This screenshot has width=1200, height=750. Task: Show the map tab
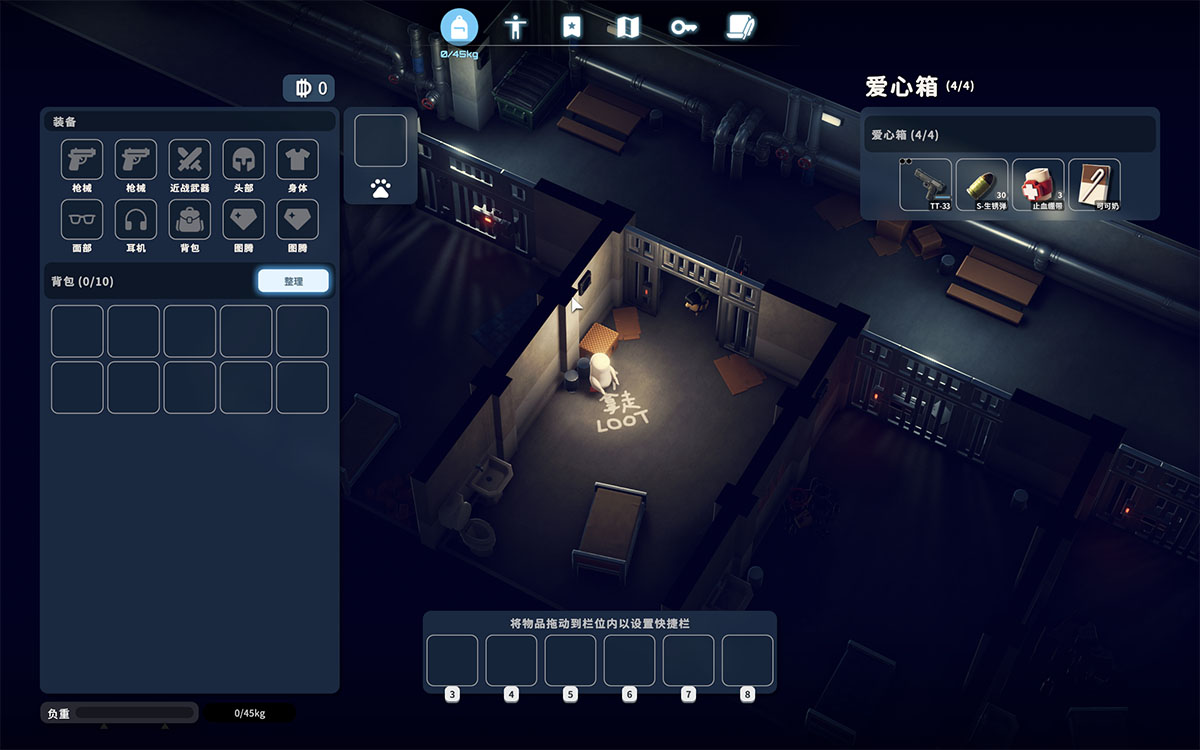tap(627, 27)
